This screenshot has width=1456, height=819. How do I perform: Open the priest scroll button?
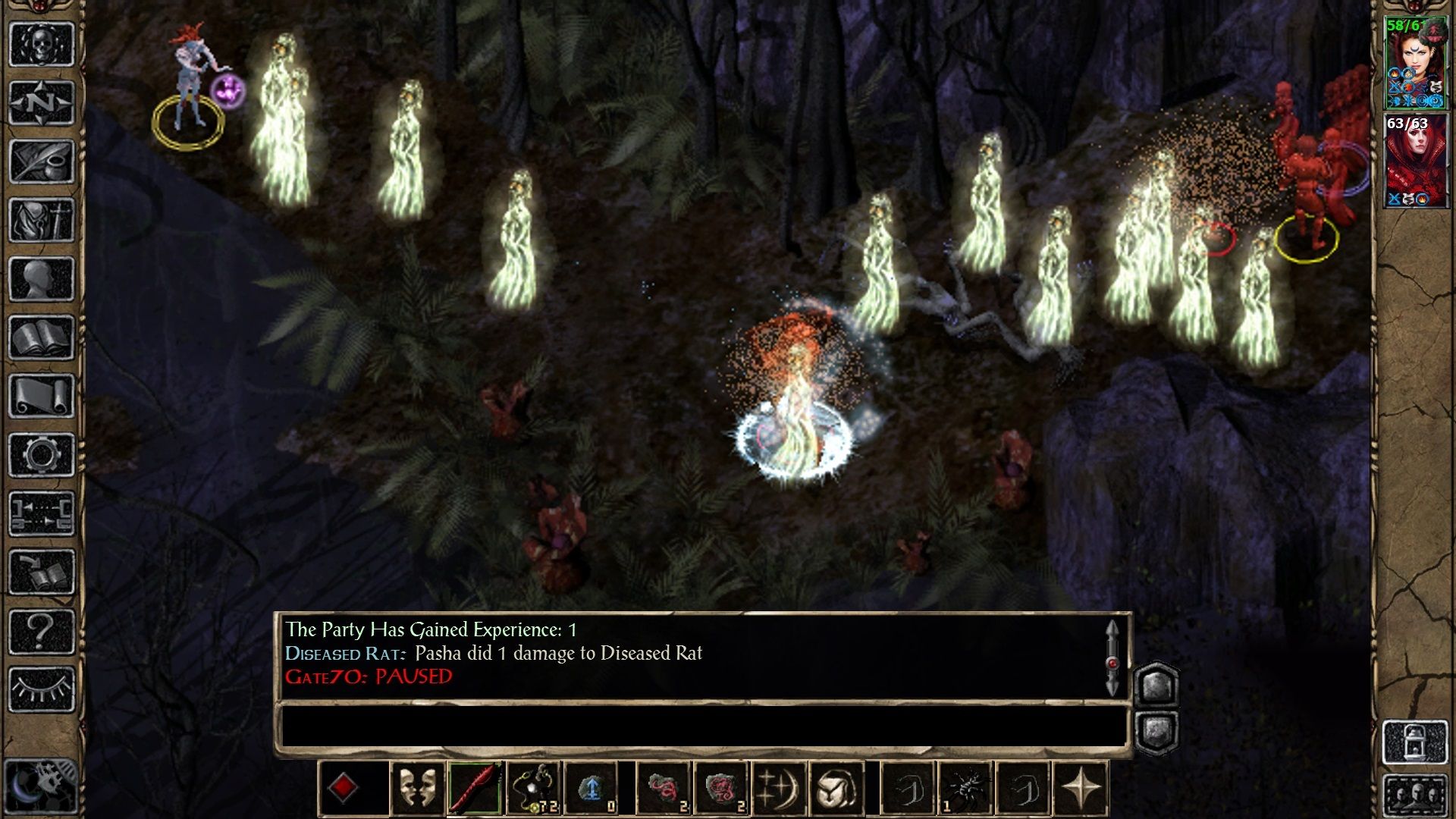point(41,396)
